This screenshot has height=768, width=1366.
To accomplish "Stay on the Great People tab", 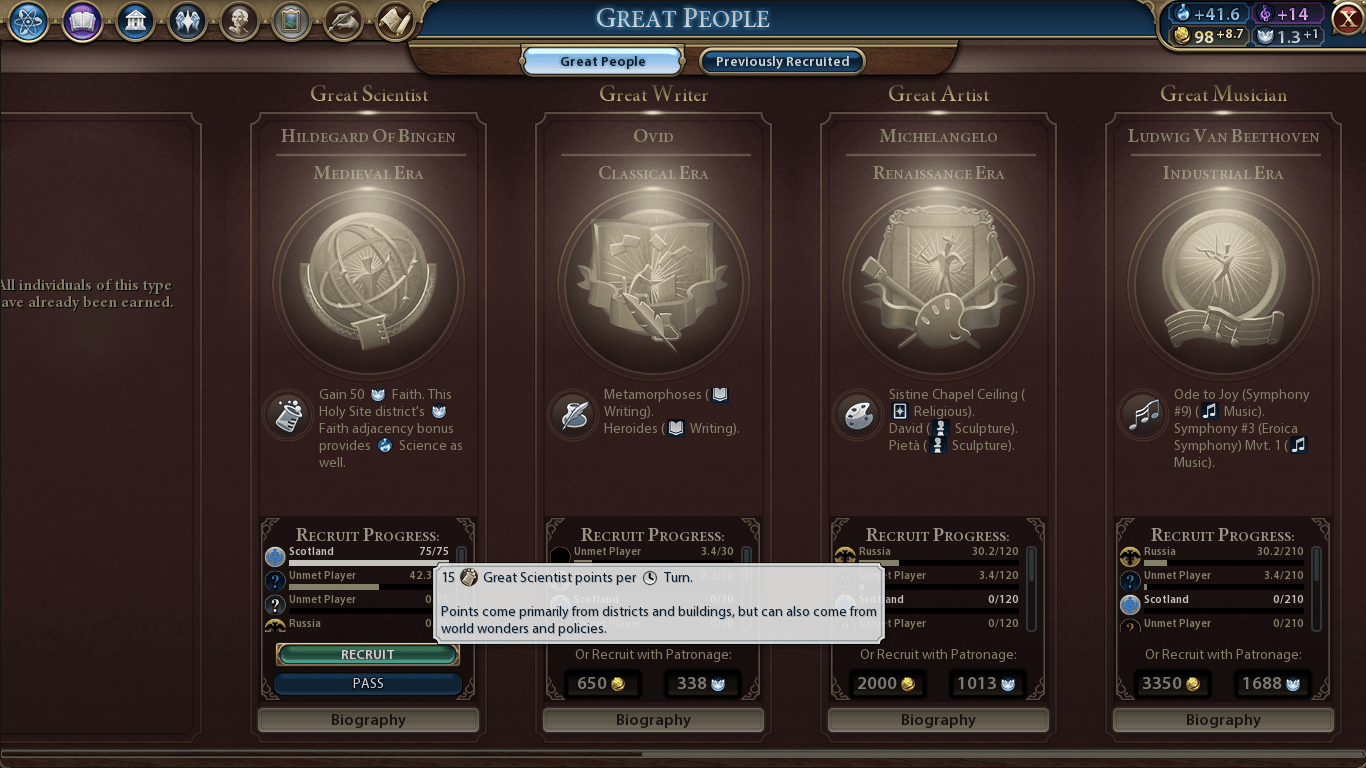I will [x=601, y=61].
